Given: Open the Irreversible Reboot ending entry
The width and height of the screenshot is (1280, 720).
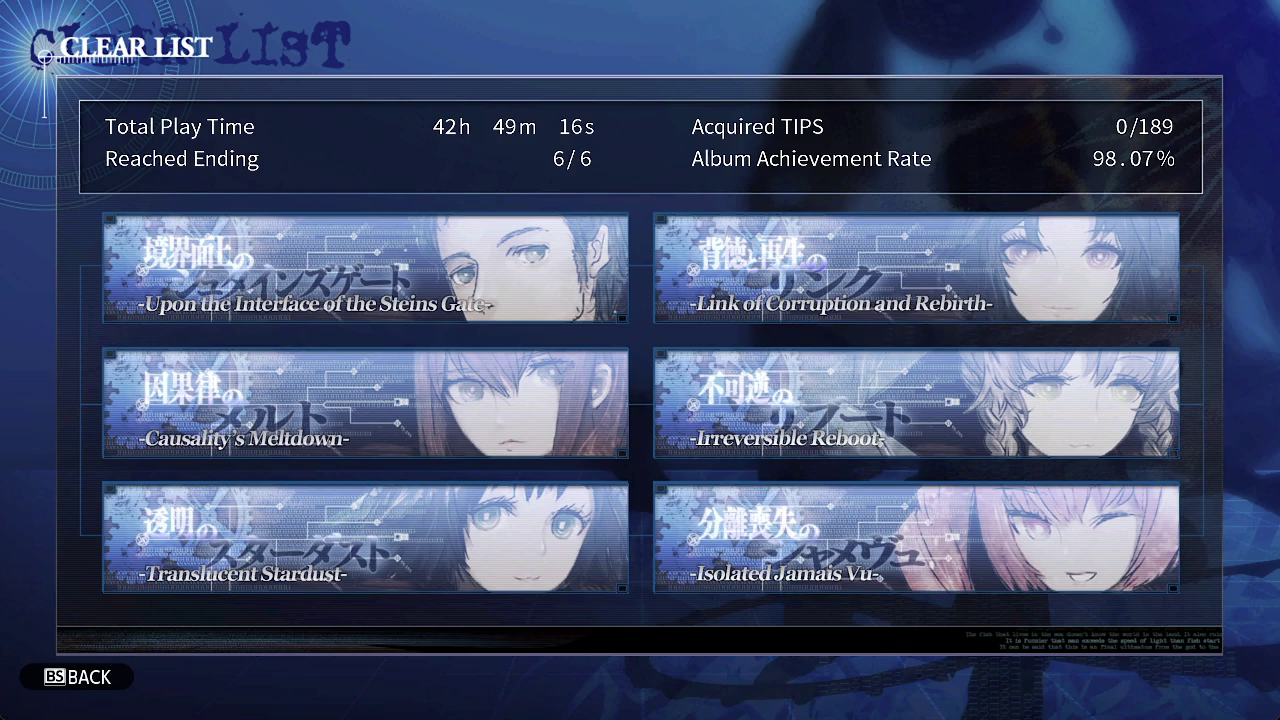Looking at the screenshot, I should (916, 403).
